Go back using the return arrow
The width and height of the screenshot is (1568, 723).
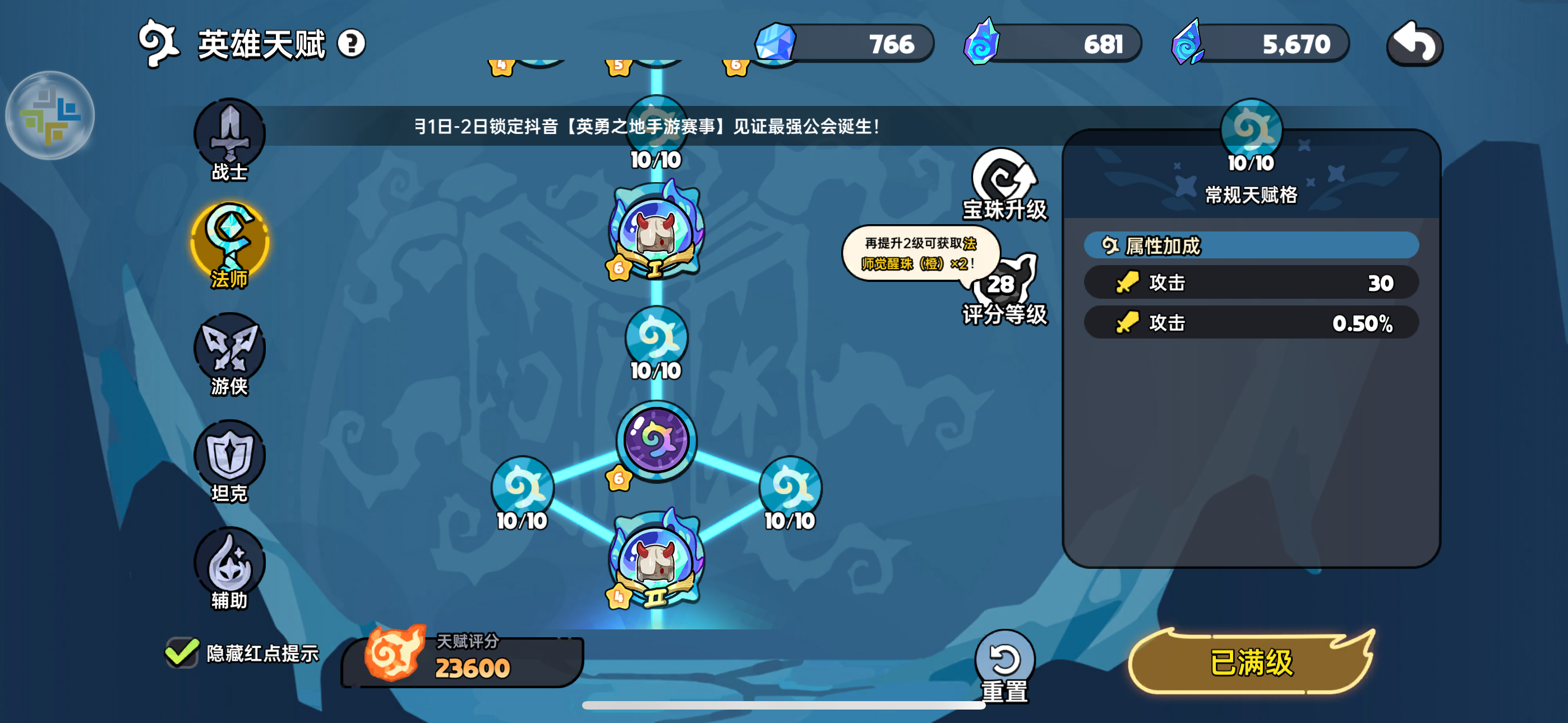click(x=1414, y=43)
